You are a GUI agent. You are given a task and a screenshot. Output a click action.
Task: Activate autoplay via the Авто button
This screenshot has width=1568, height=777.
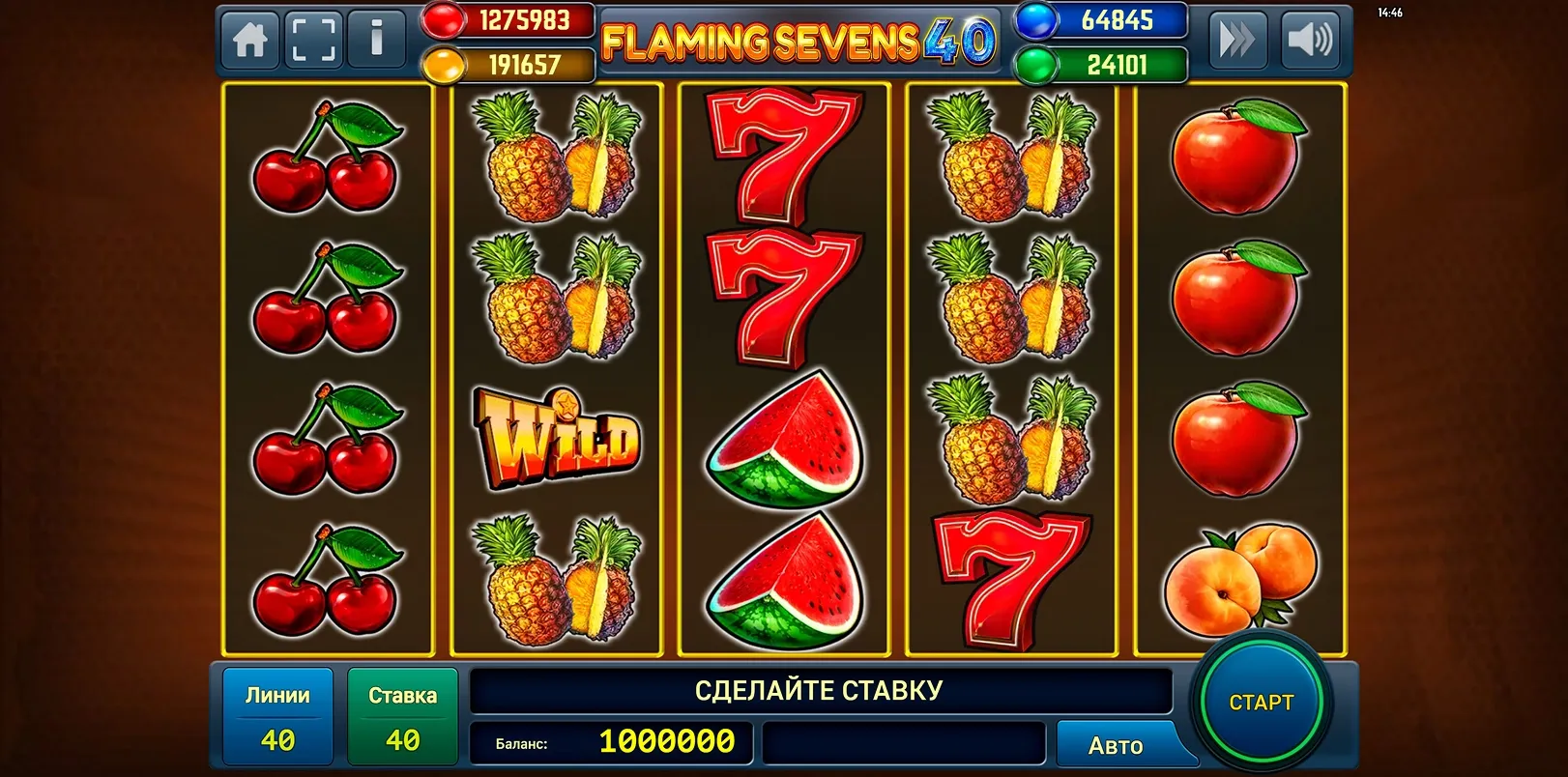click(x=1118, y=744)
